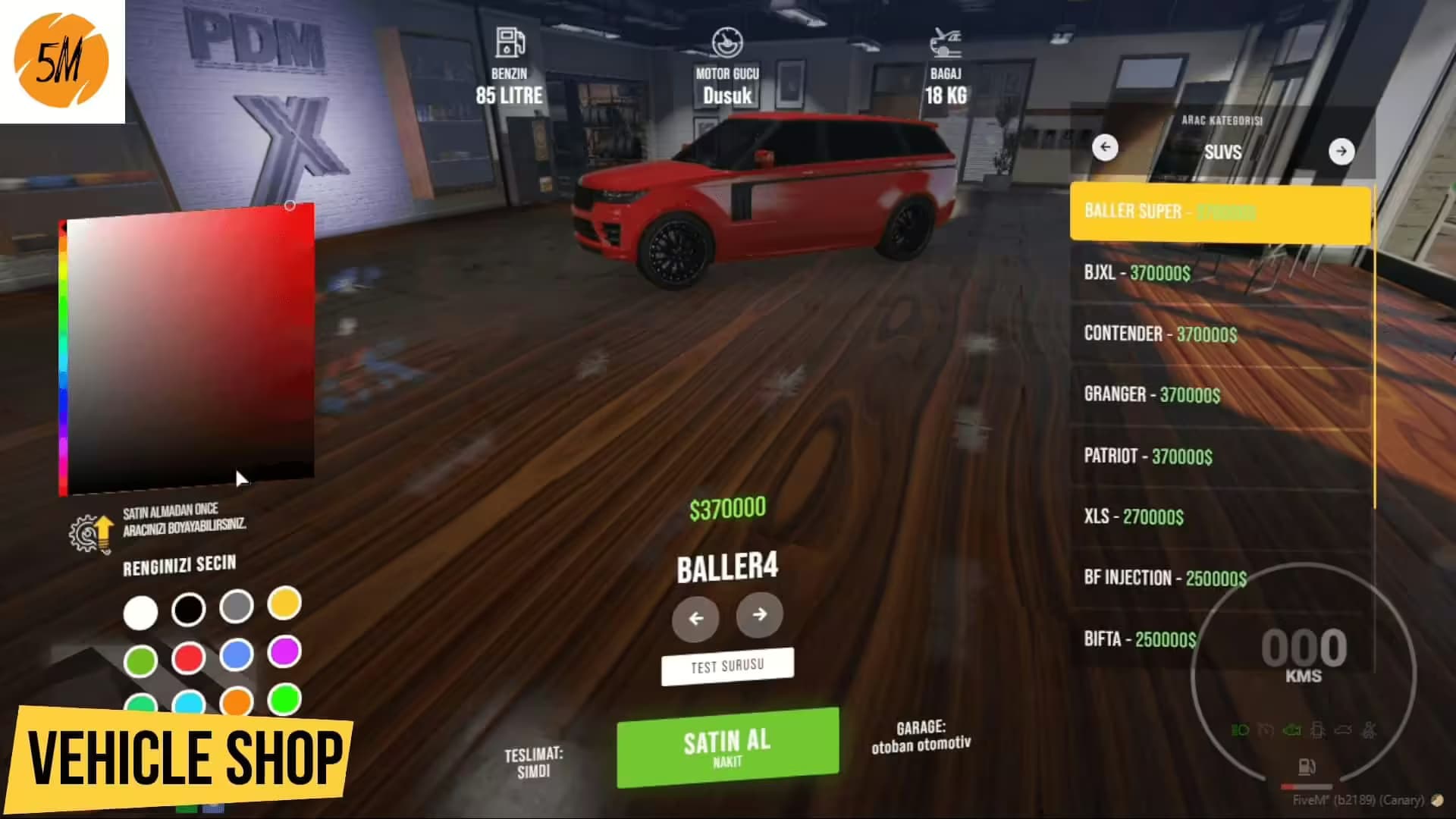The width and height of the screenshot is (1456, 819).
Task: Go to previous category with left arrow
Action: click(x=1106, y=148)
